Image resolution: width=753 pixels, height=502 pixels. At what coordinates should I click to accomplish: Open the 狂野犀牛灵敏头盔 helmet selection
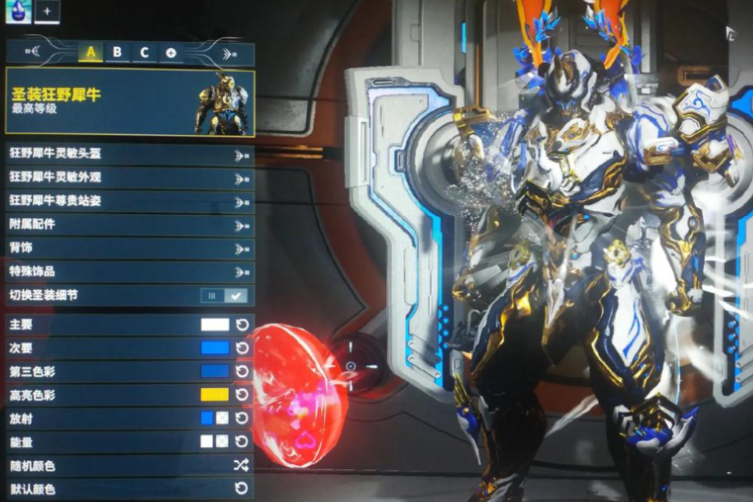click(x=128, y=155)
